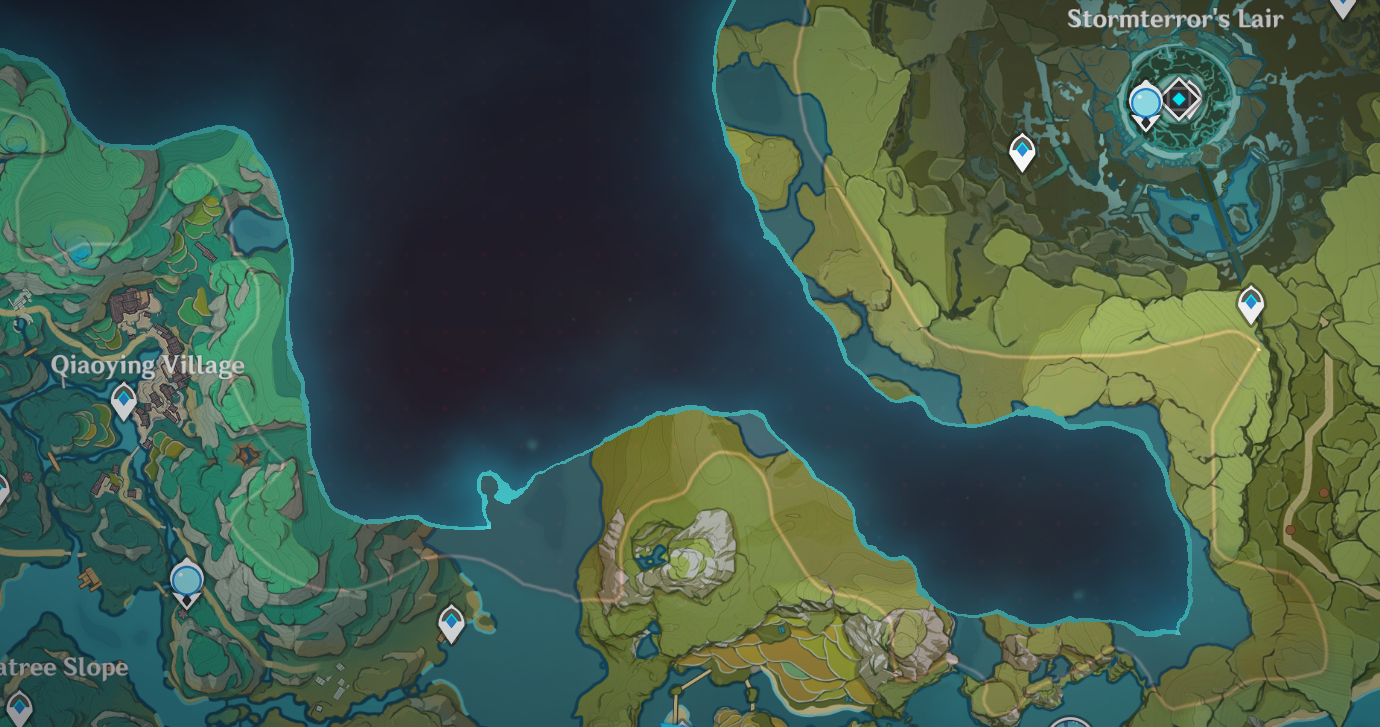
Task: Open the Trounce Domain icon at Stormterror's Lair
Action: point(1183,98)
